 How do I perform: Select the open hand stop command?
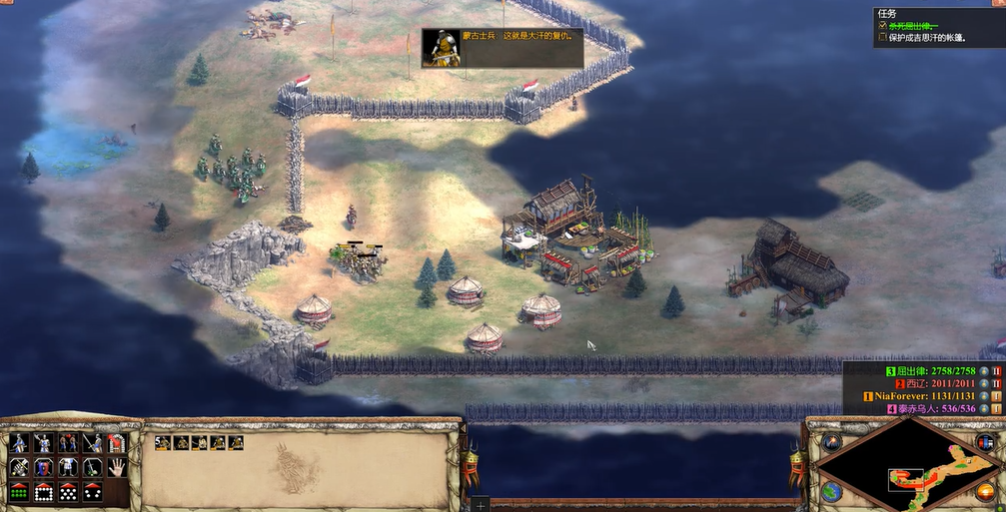click(x=116, y=467)
